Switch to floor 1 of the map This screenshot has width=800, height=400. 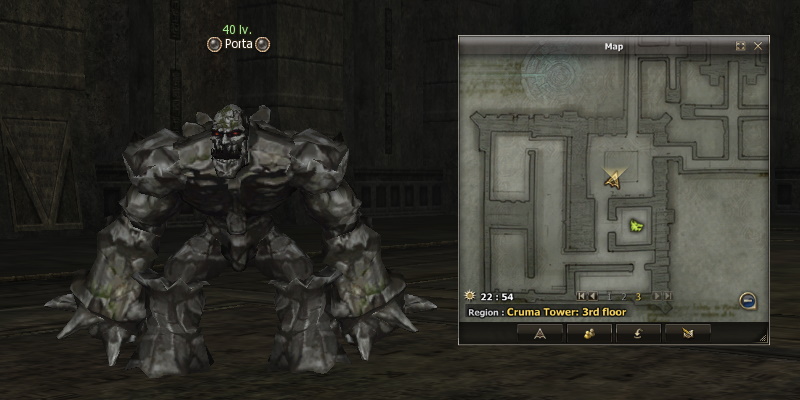[x=610, y=296]
